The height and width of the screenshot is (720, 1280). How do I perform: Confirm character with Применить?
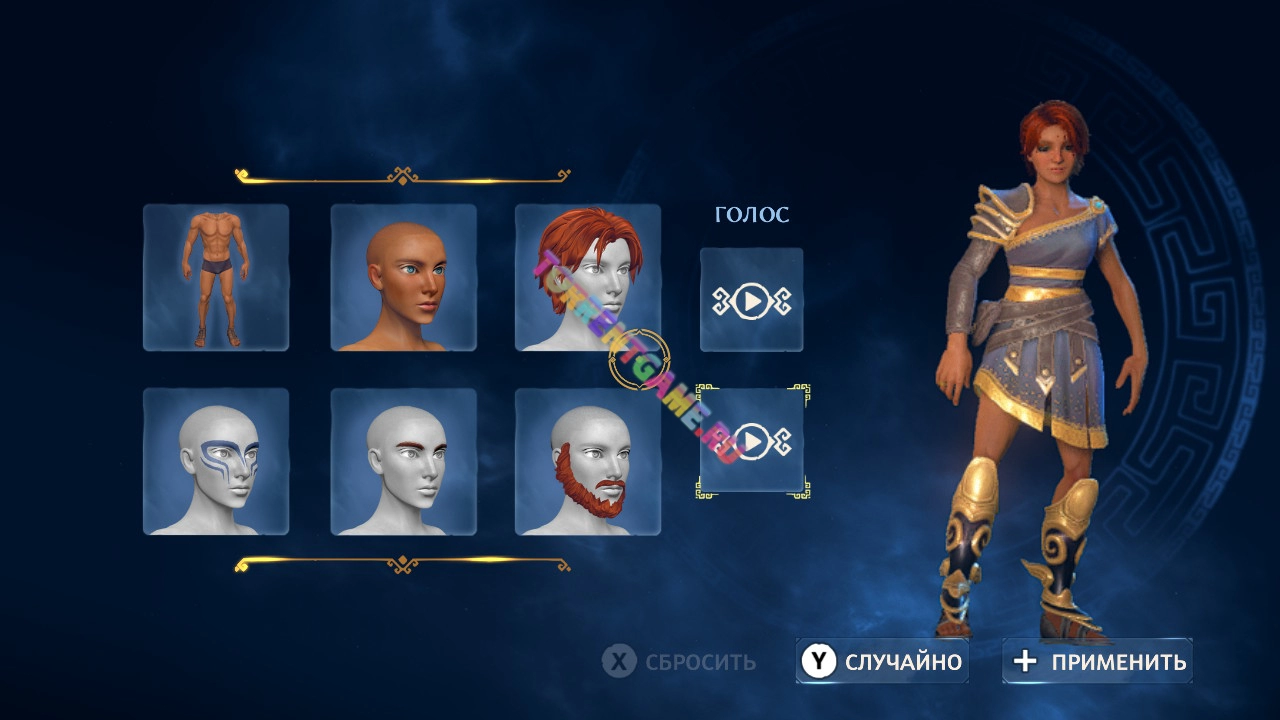1098,662
